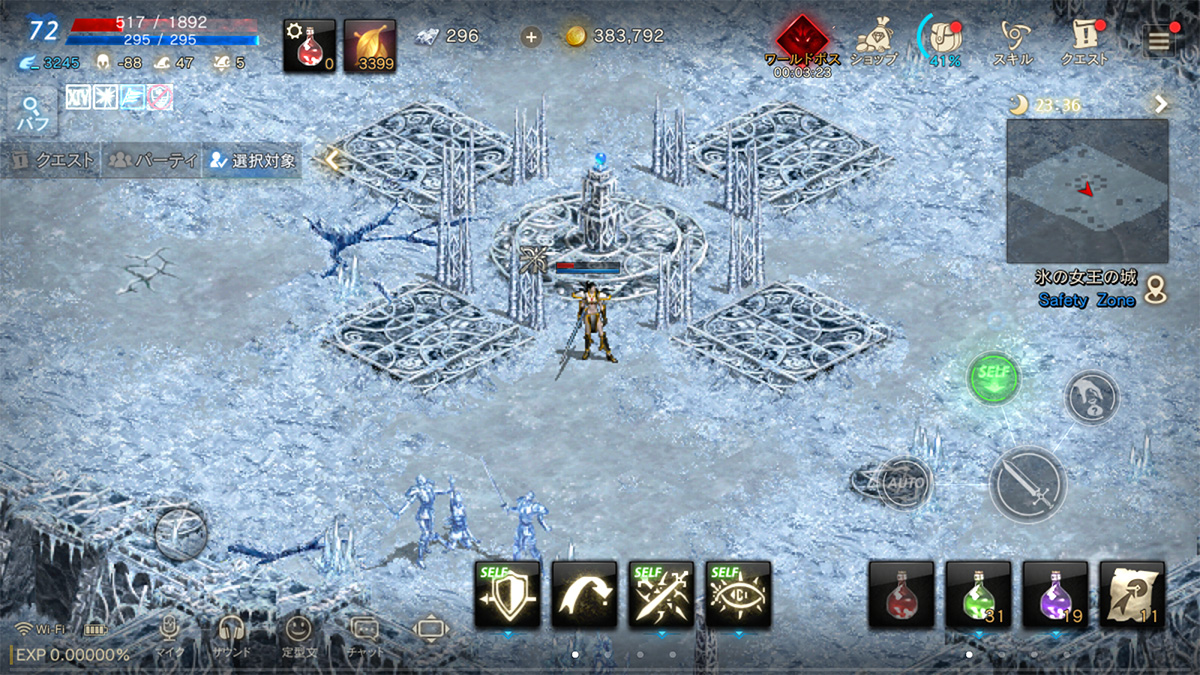The width and height of the screenshot is (1200, 675).
Task: Use the purple potion with 19 count
Action: [1055, 595]
